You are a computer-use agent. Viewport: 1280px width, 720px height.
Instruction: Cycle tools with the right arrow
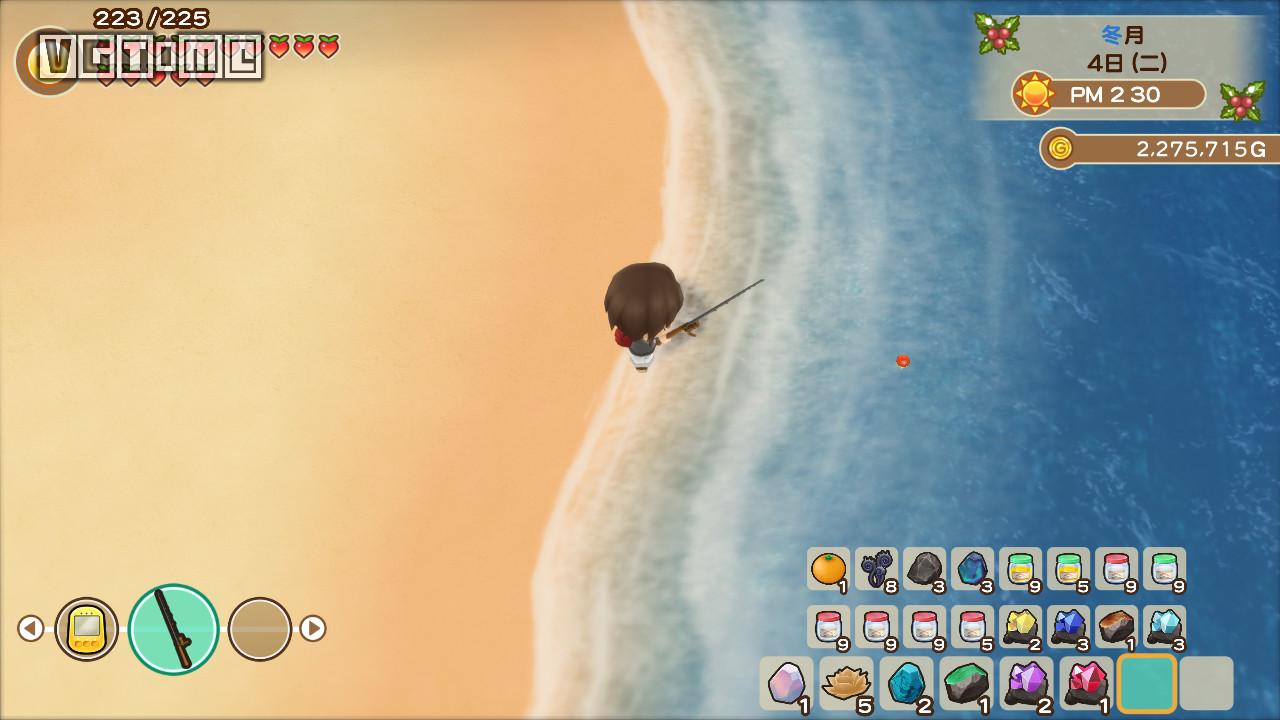[313, 629]
